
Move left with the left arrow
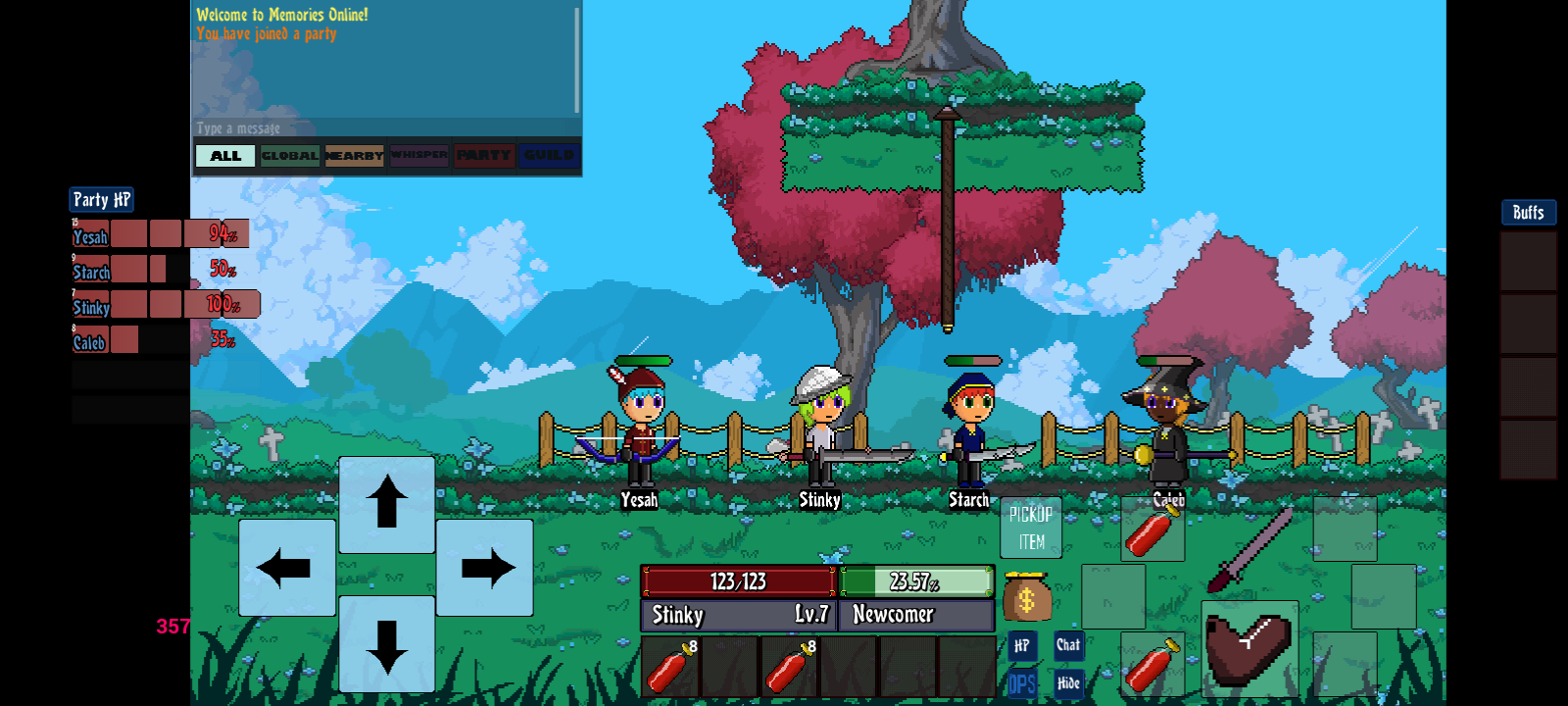pos(286,568)
